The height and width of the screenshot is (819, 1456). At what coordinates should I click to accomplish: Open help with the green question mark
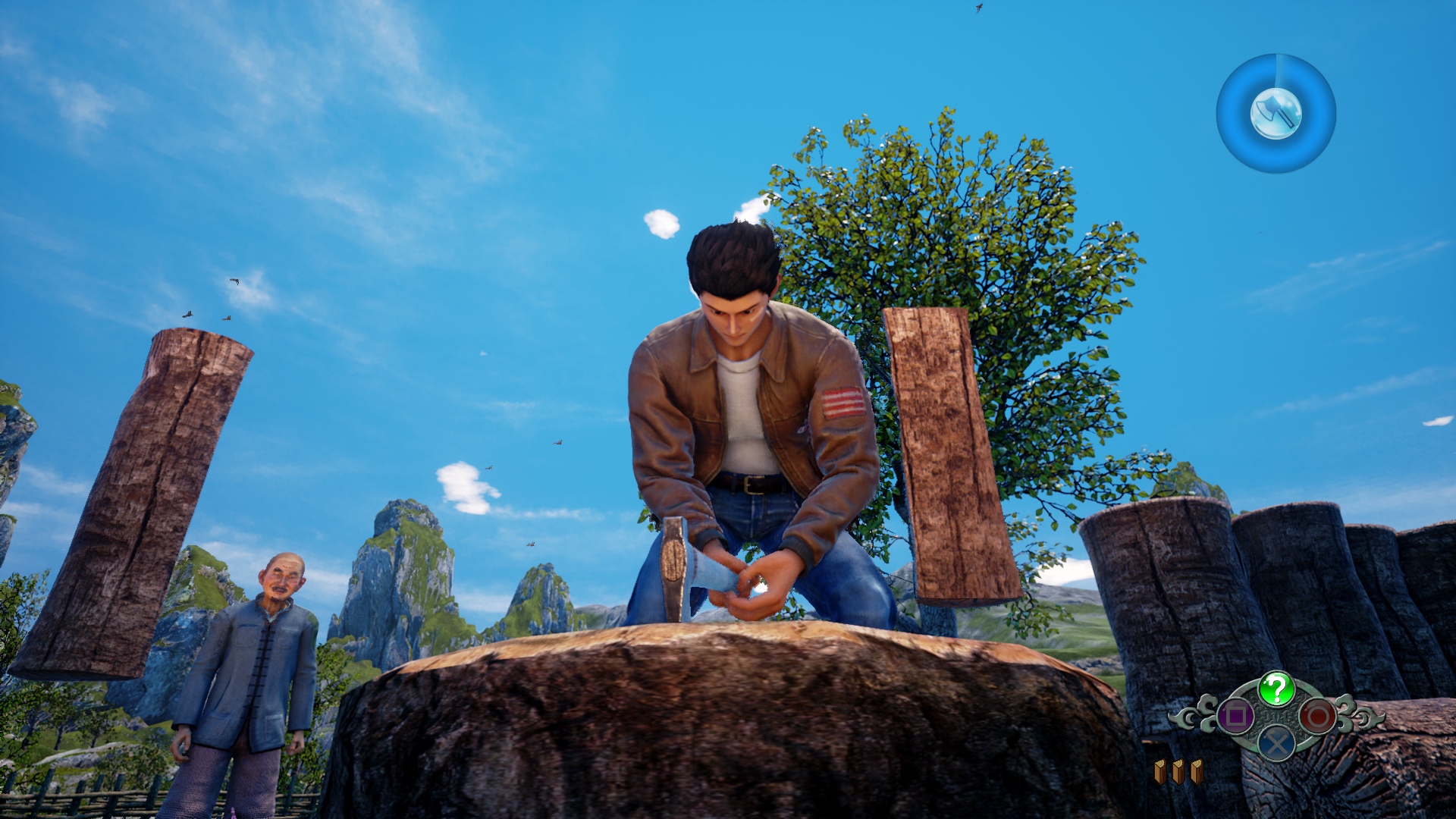click(x=1277, y=689)
